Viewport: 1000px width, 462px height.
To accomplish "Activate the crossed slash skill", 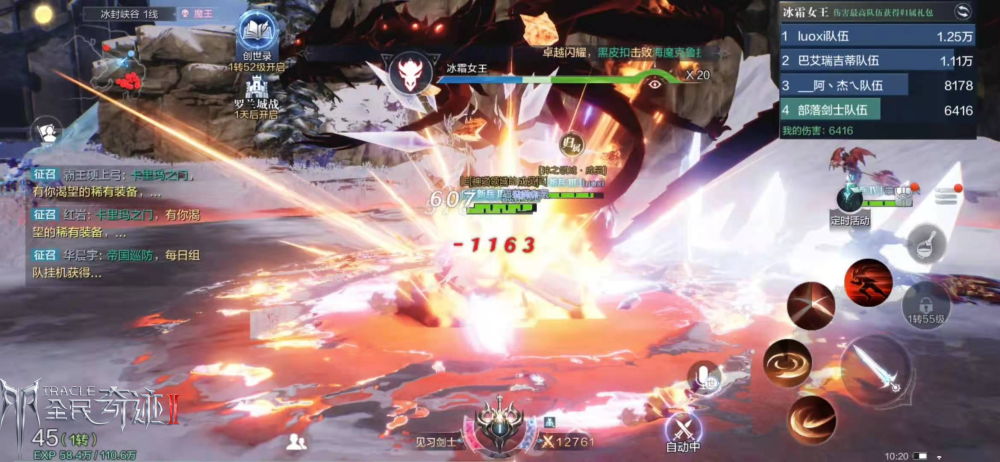I will coord(810,305).
